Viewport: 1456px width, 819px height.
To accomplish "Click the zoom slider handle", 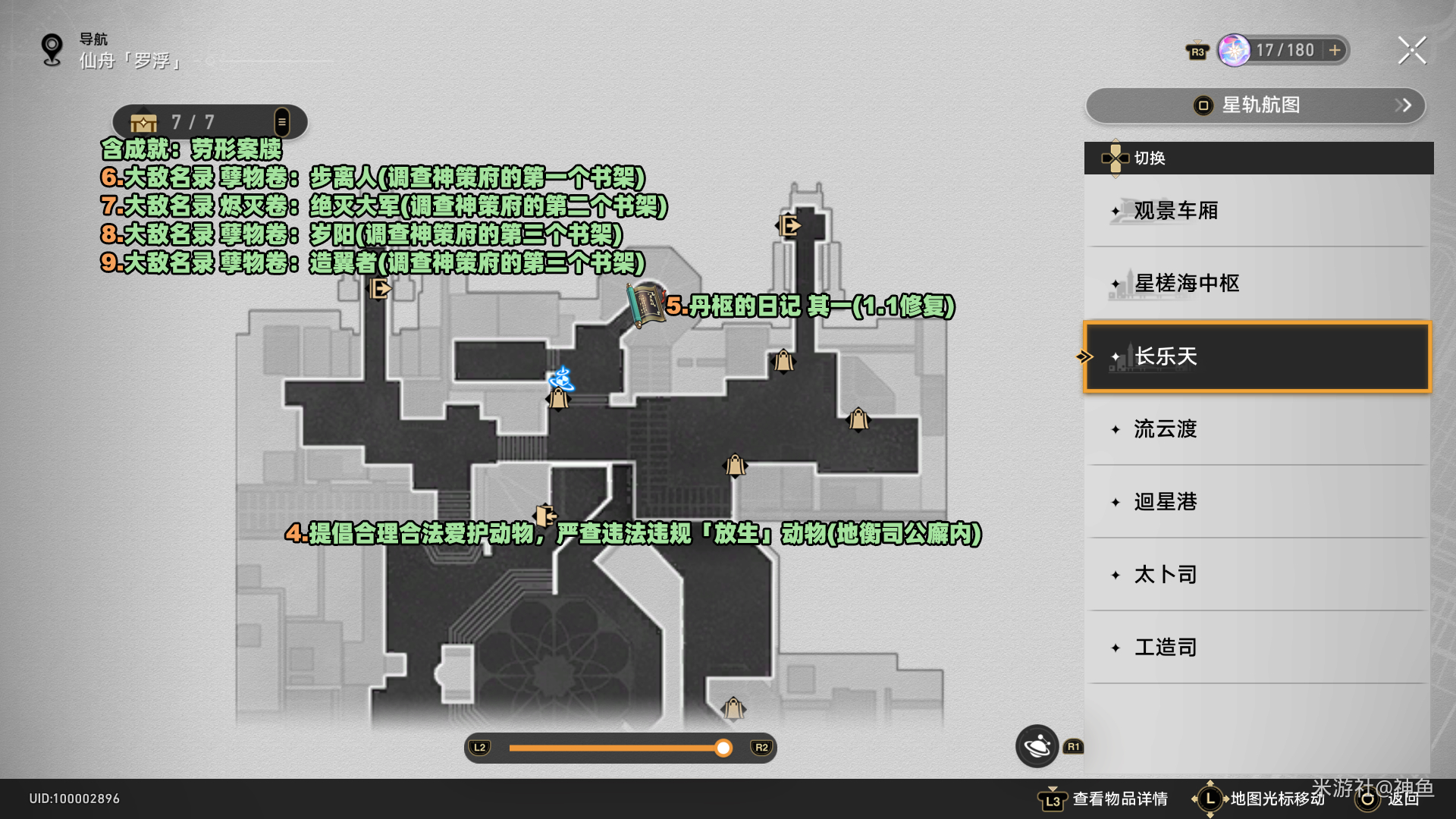I will (723, 748).
